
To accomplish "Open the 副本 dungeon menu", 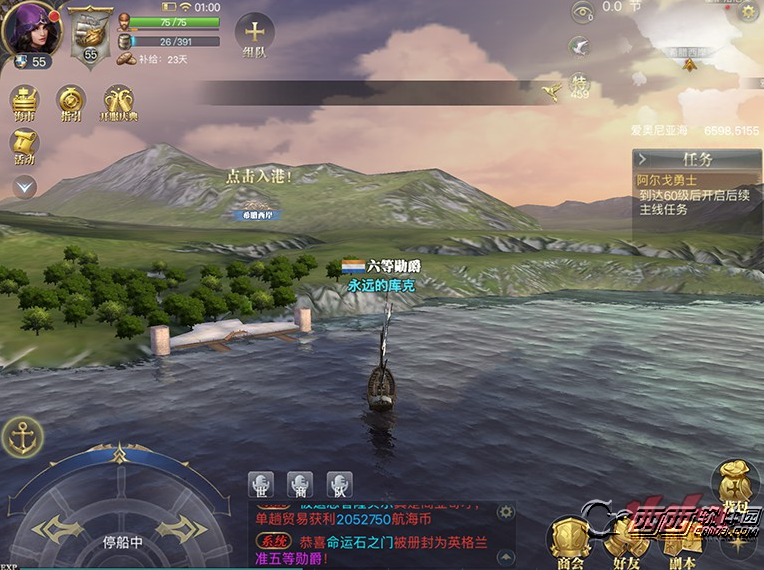I will [x=684, y=541].
